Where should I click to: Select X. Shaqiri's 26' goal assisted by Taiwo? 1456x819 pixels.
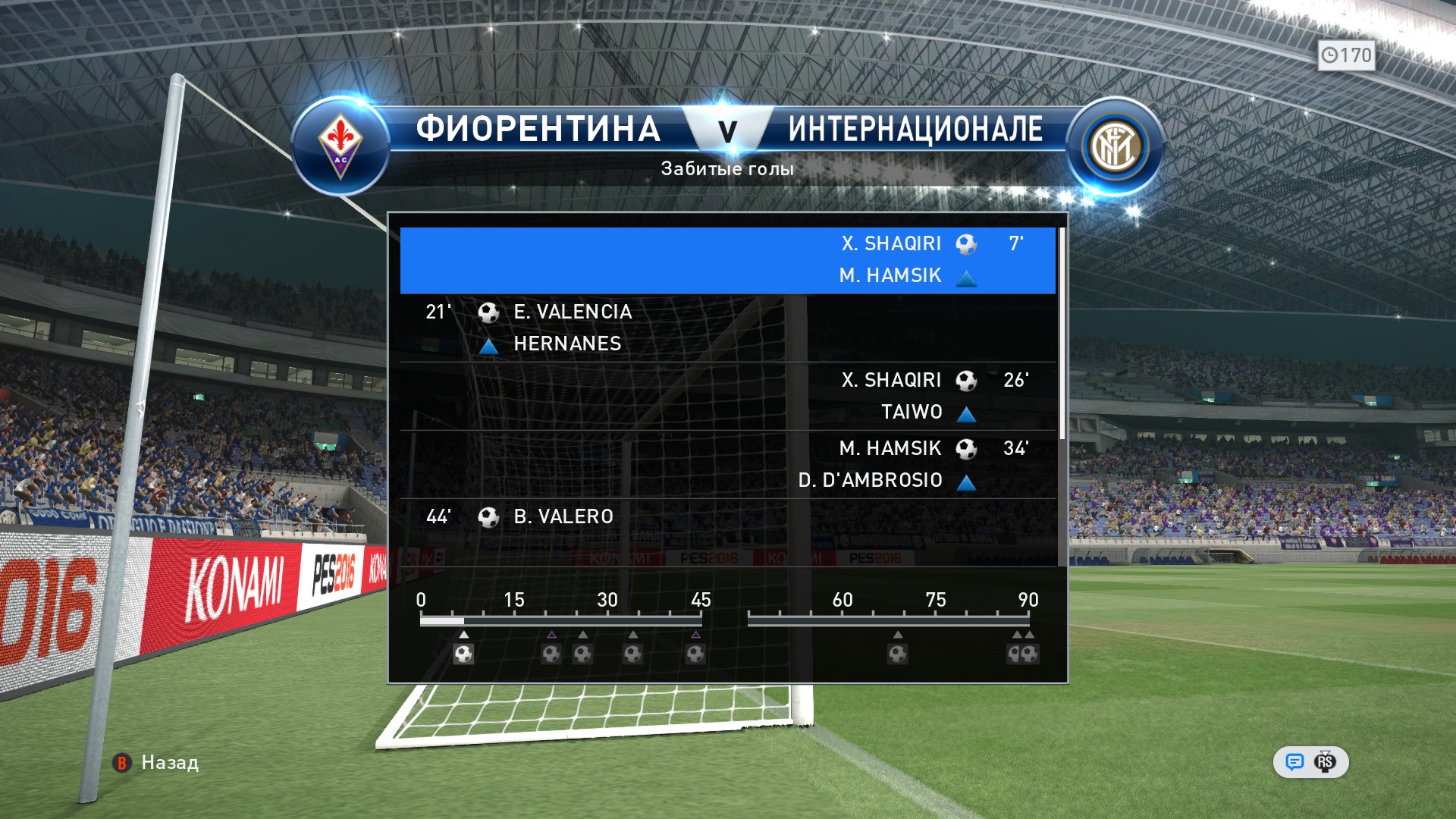pyautogui.click(x=727, y=396)
